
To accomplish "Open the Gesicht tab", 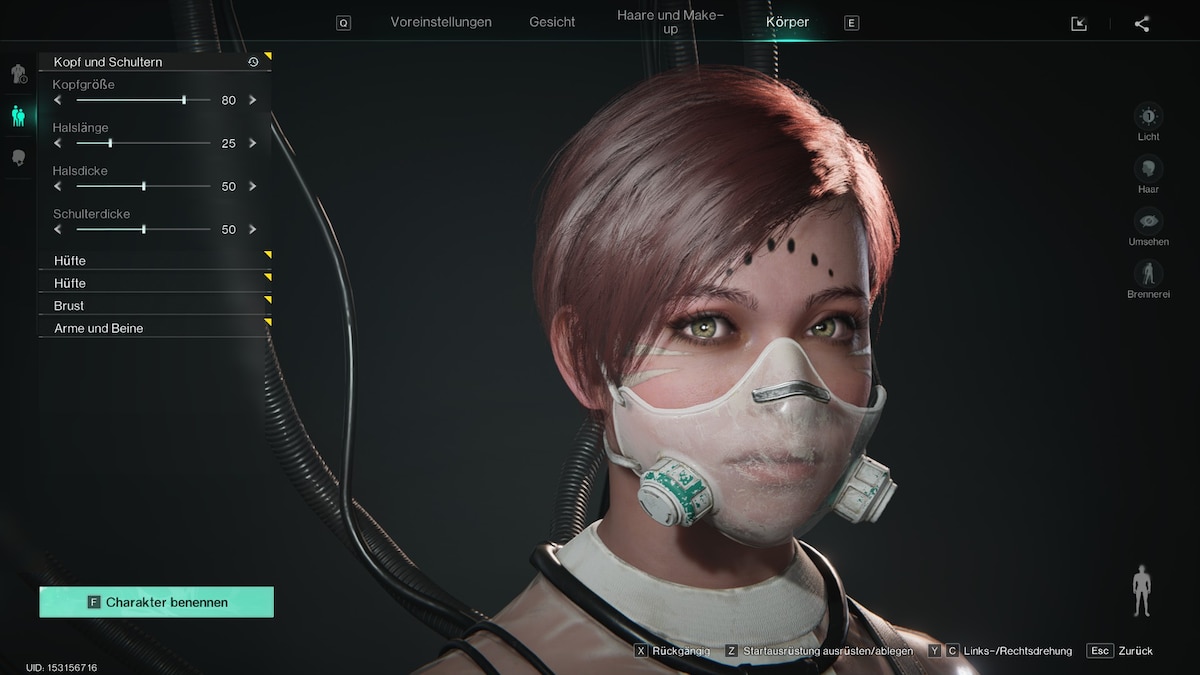I will tap(552, 22).
